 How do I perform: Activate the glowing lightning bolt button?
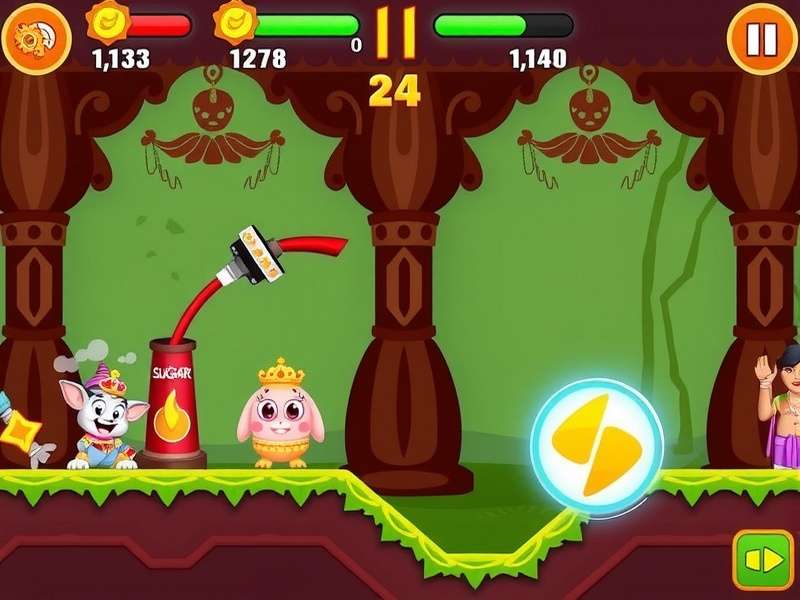[x=597, y=445]
